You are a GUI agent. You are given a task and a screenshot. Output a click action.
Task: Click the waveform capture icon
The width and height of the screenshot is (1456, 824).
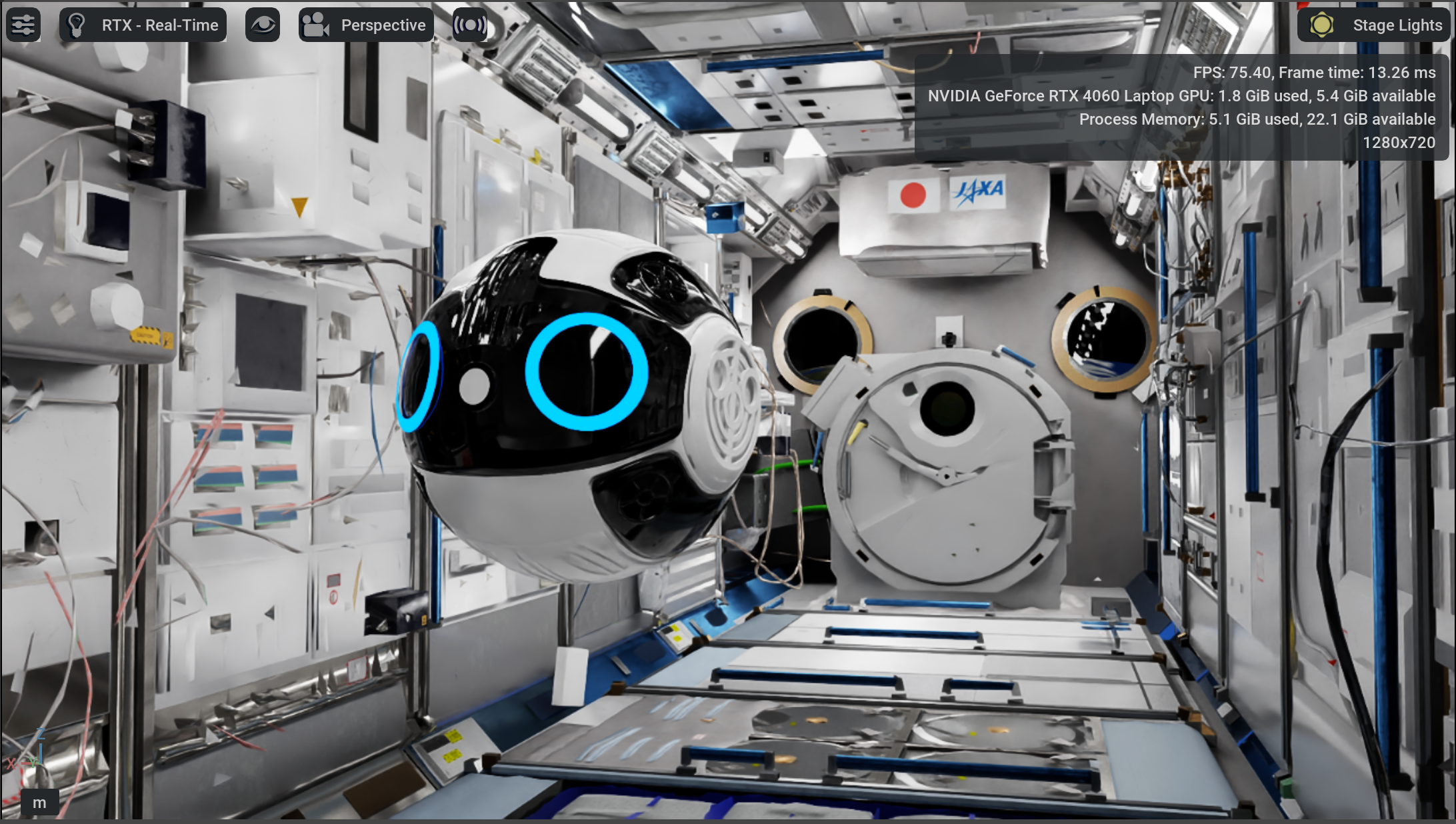tap(470, 25)
